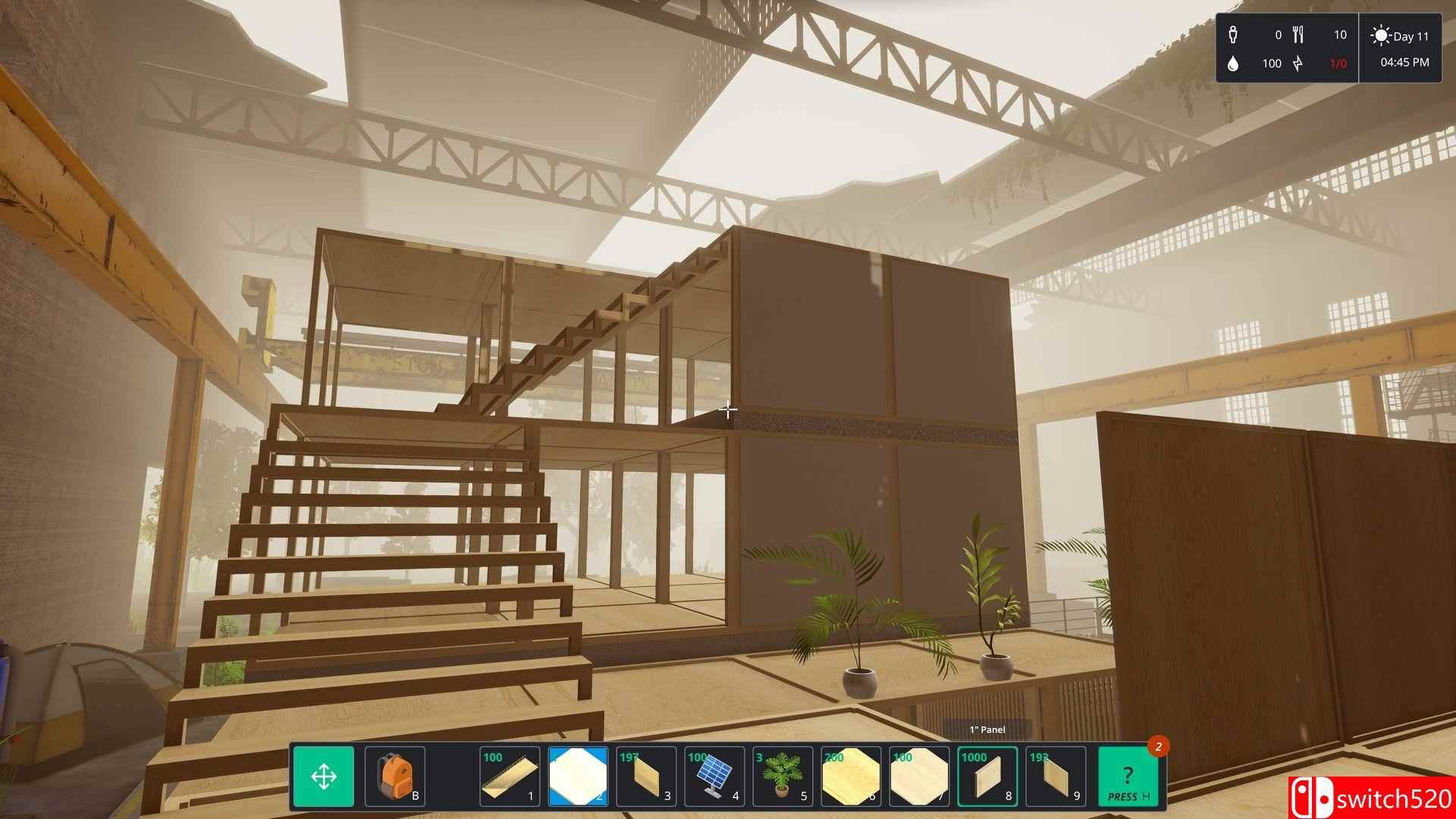Open help with the question mark button
The width and height of the screenshot is (1456, 819).
1127,777
